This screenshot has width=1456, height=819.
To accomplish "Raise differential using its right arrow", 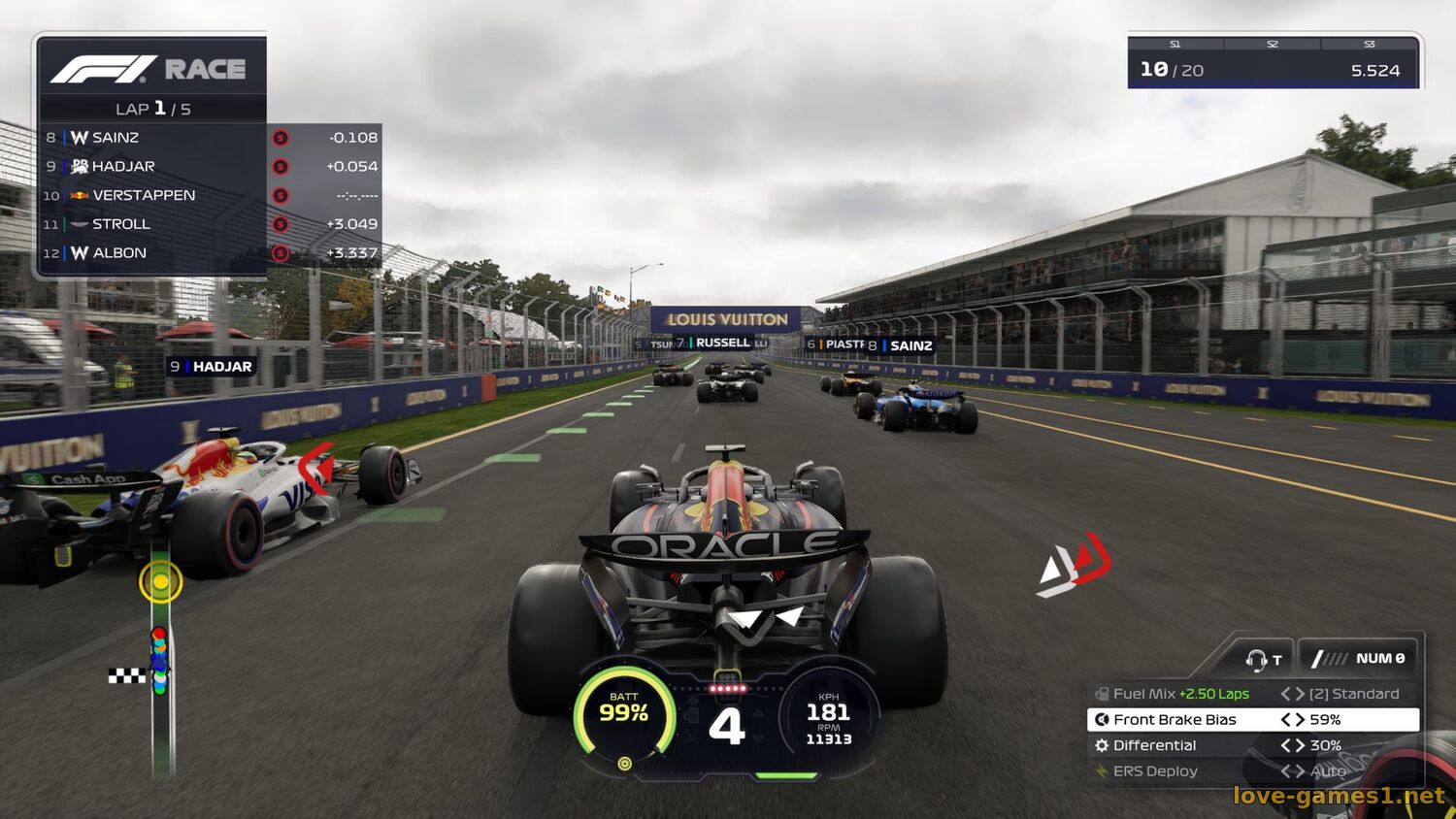I will coord(1300,745).
